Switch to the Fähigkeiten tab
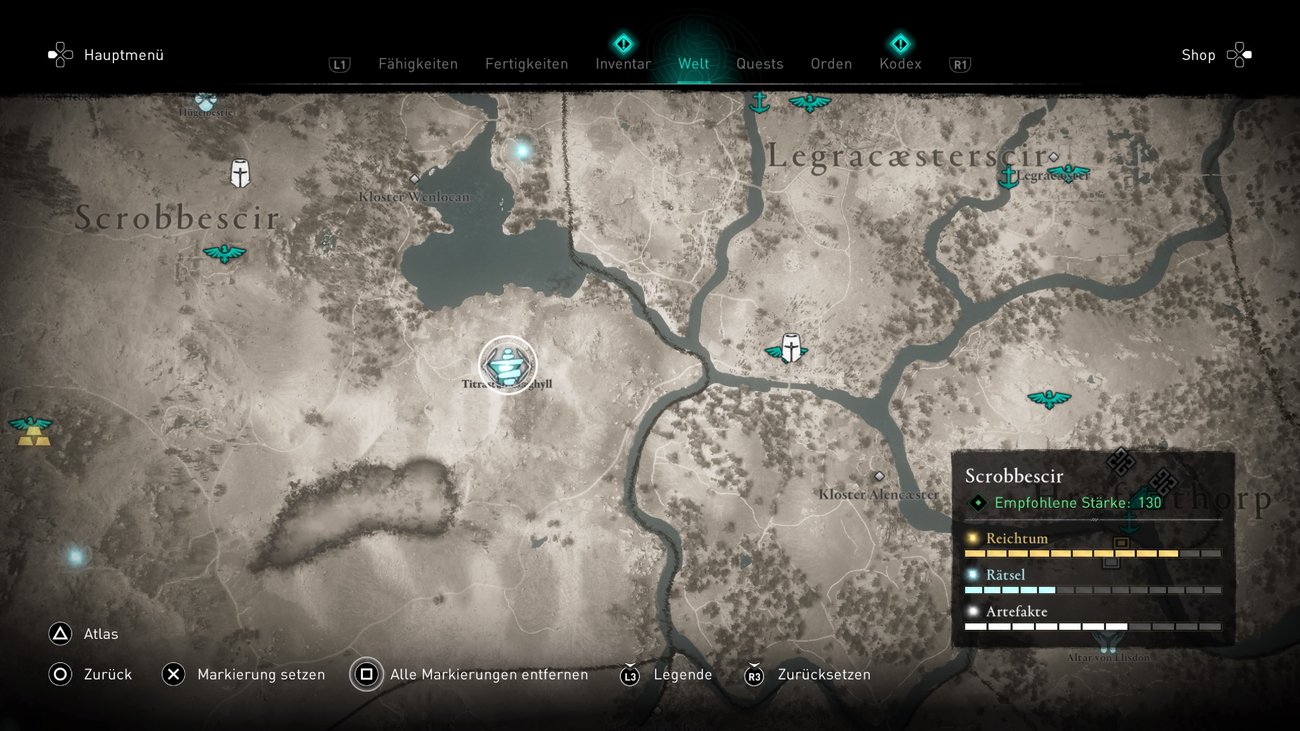 [417, 64]
